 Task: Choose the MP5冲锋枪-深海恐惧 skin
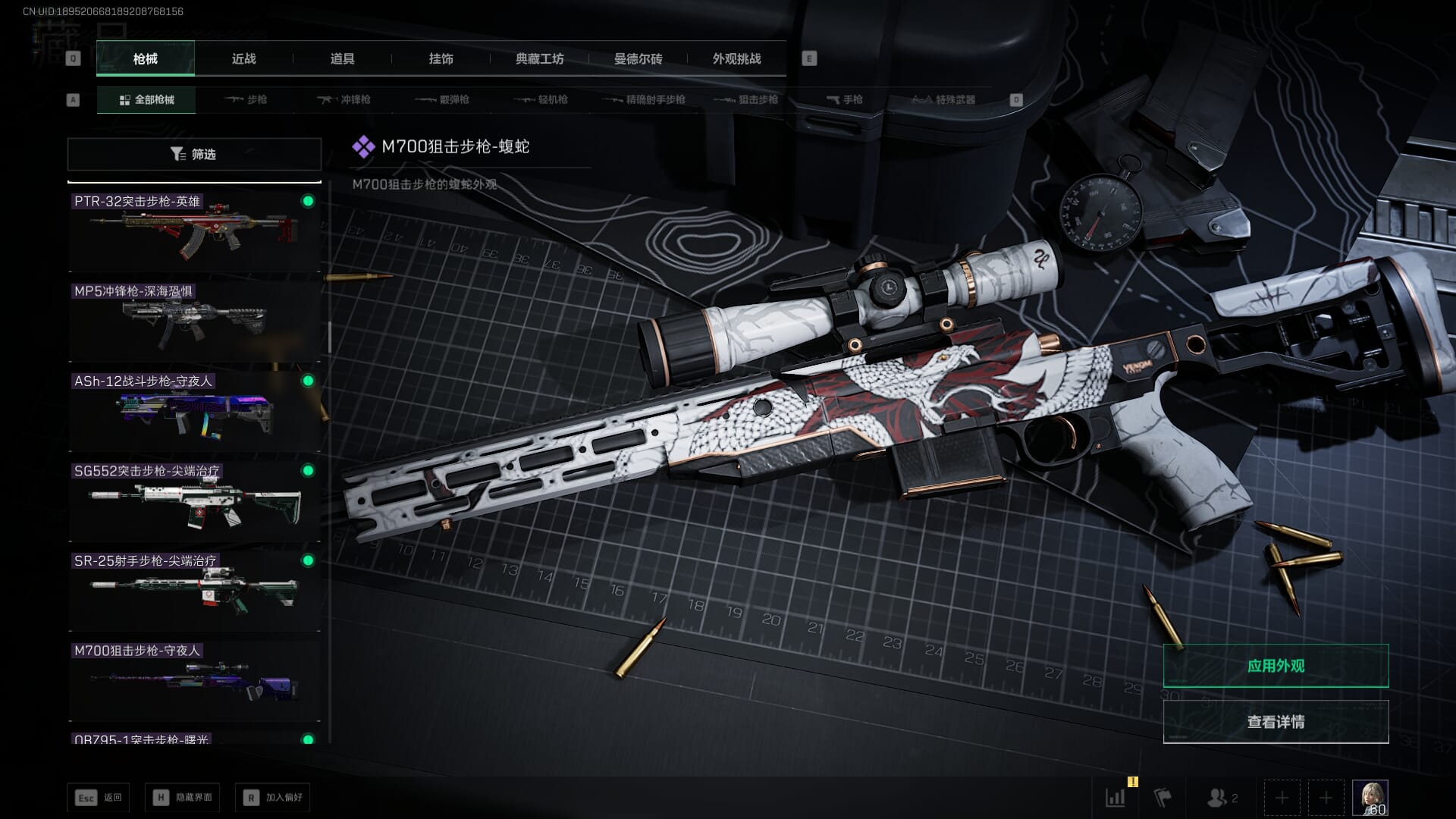point(194,322)
